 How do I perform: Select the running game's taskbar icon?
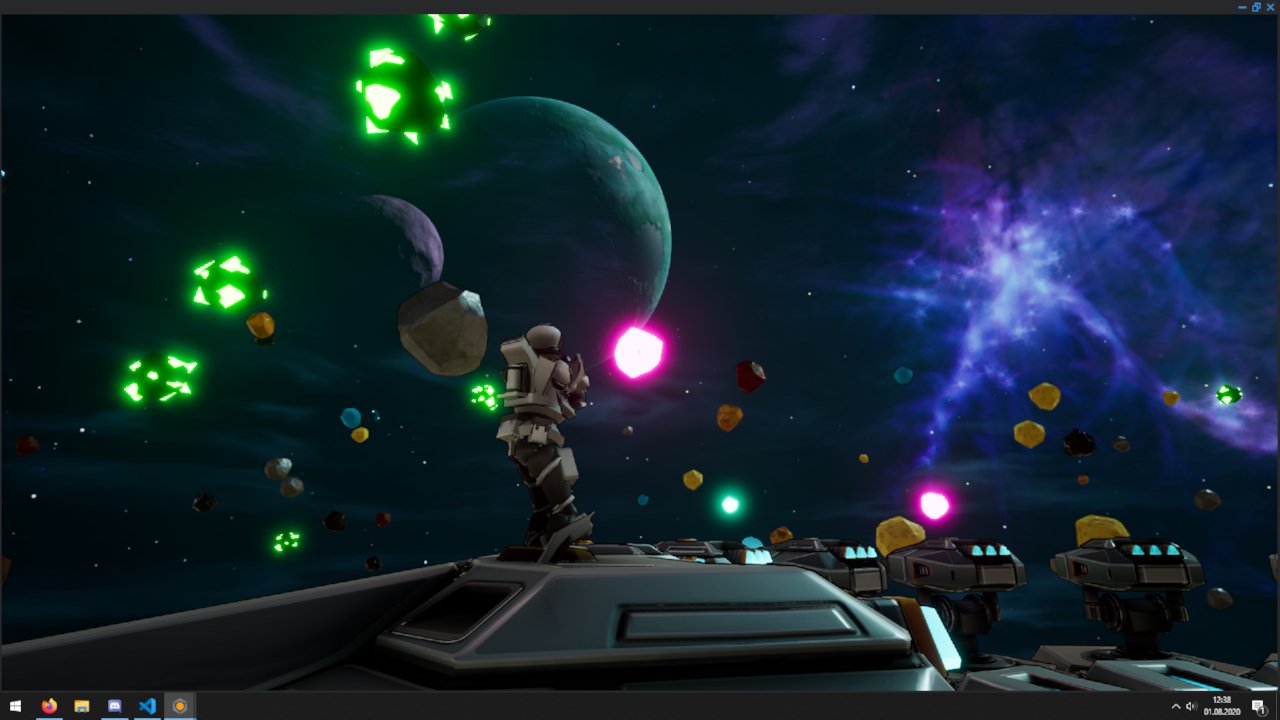pyautogui.click(x=178, y=707)
